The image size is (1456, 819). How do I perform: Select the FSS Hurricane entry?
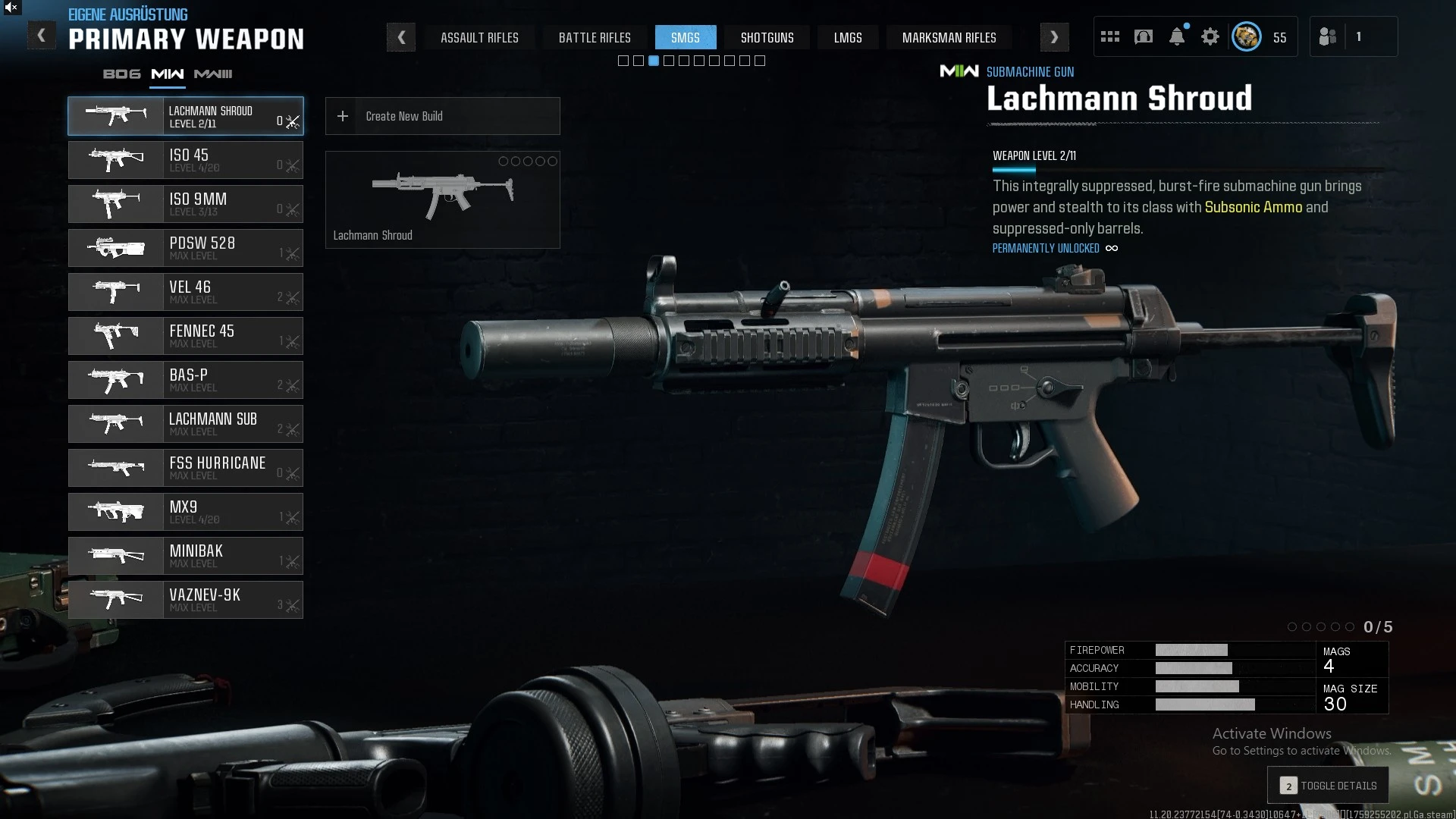point(186,468)
